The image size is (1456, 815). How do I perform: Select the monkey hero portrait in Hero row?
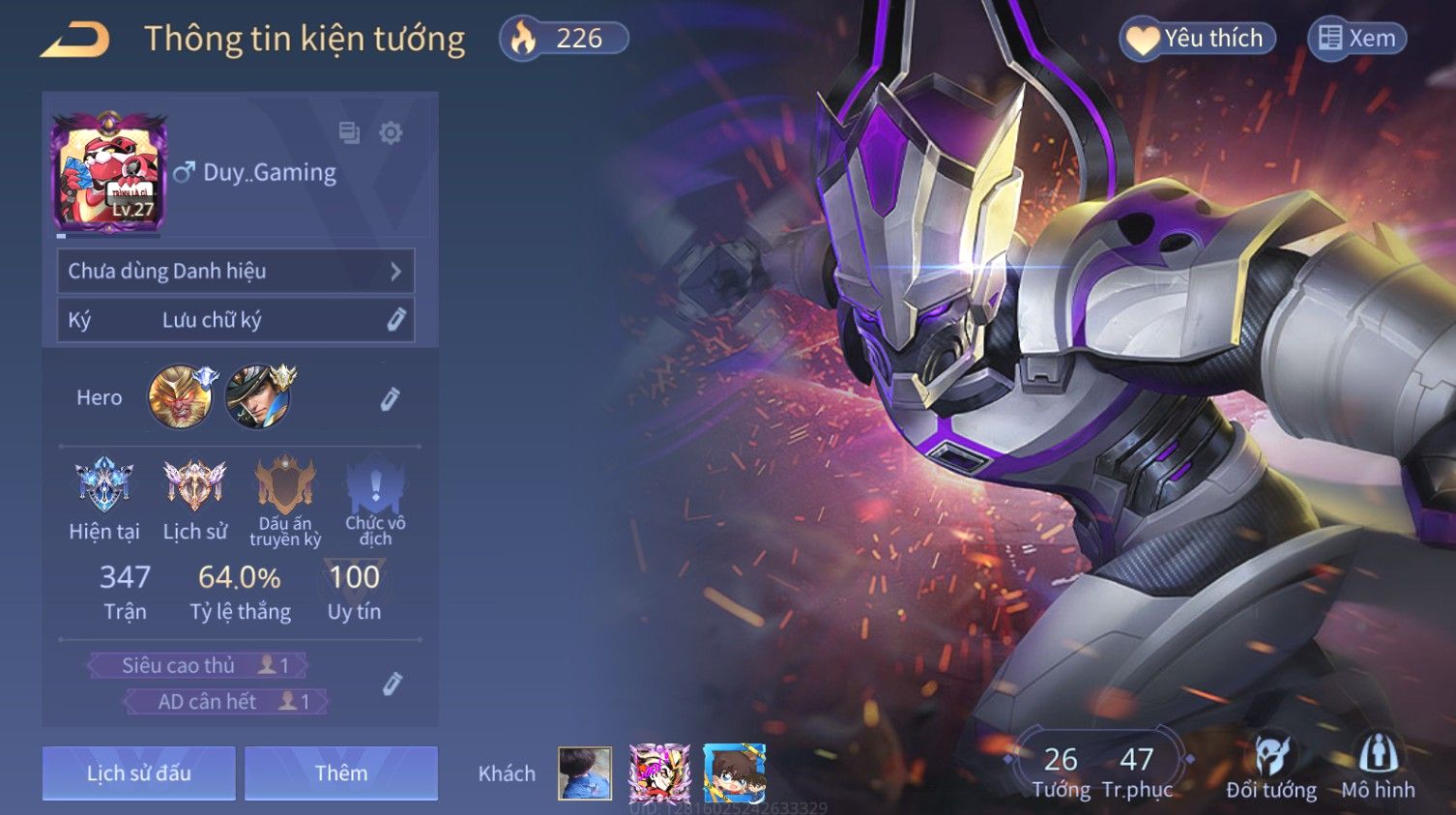[x=180, y=397]
